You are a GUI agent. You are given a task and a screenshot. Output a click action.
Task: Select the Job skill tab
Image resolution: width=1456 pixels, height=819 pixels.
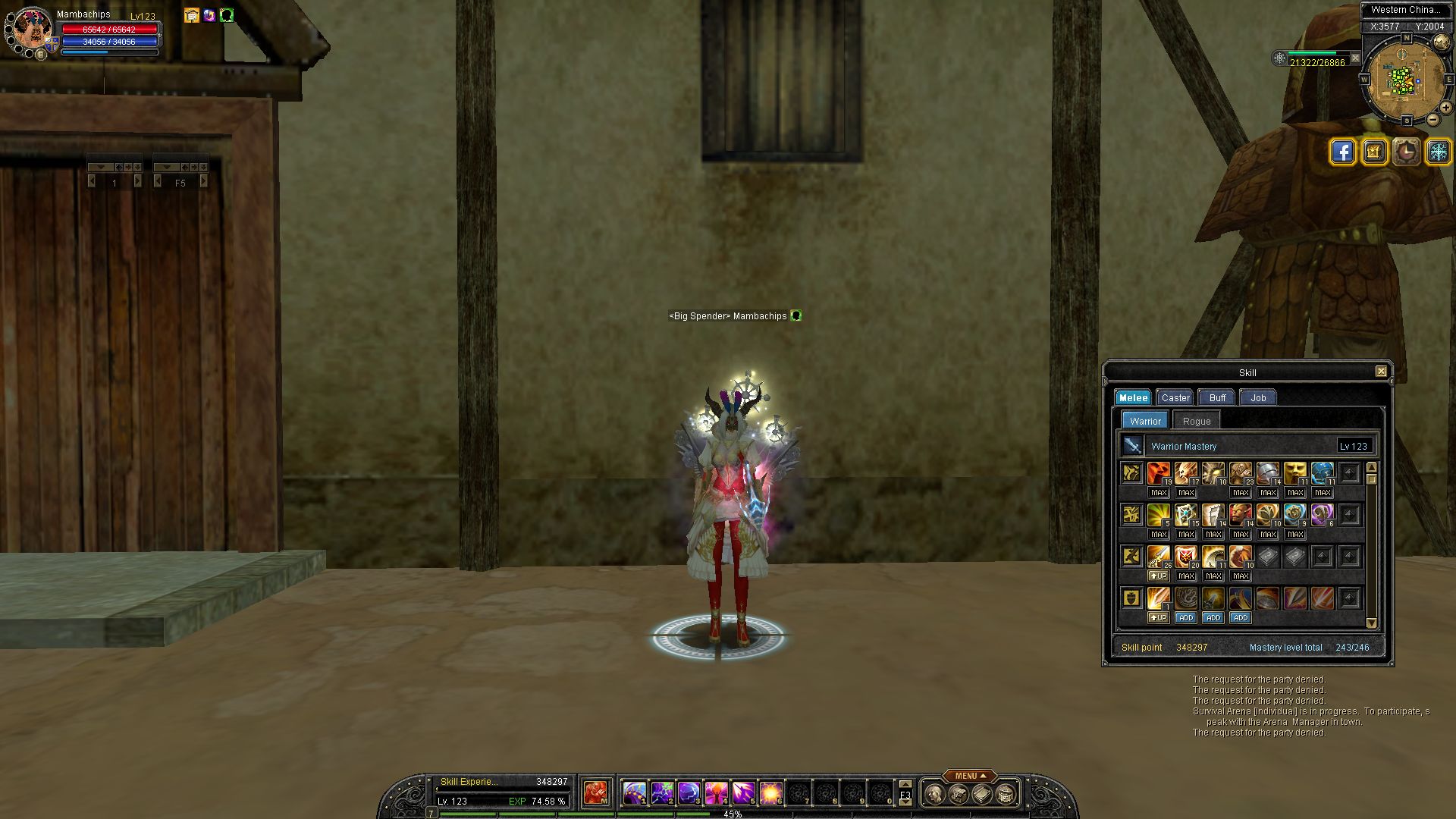click(1258, 397)
